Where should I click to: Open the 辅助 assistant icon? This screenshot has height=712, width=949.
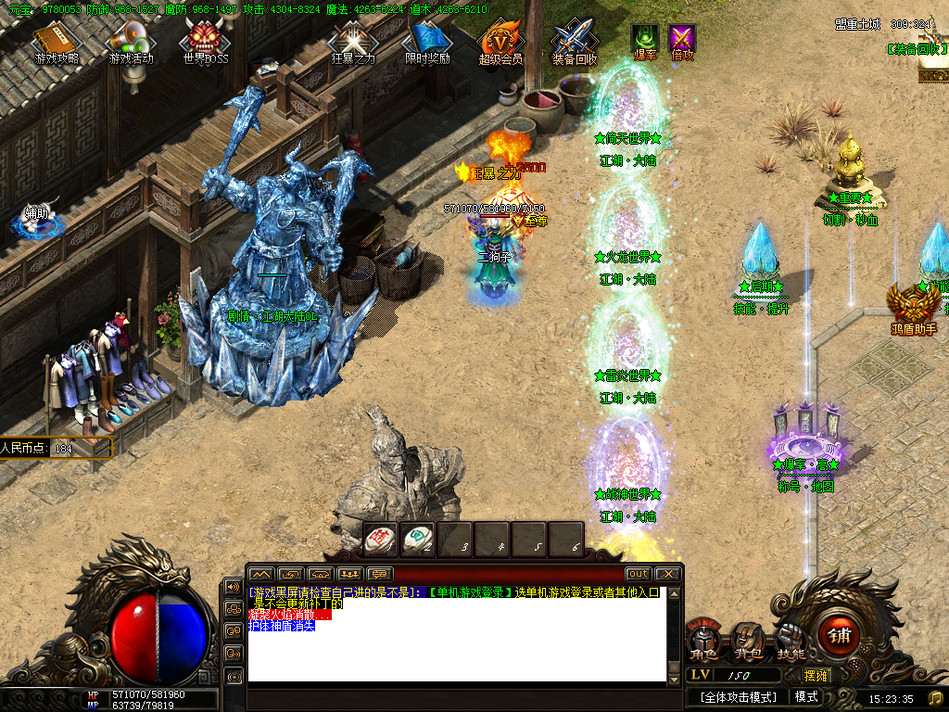coord(37,218)
